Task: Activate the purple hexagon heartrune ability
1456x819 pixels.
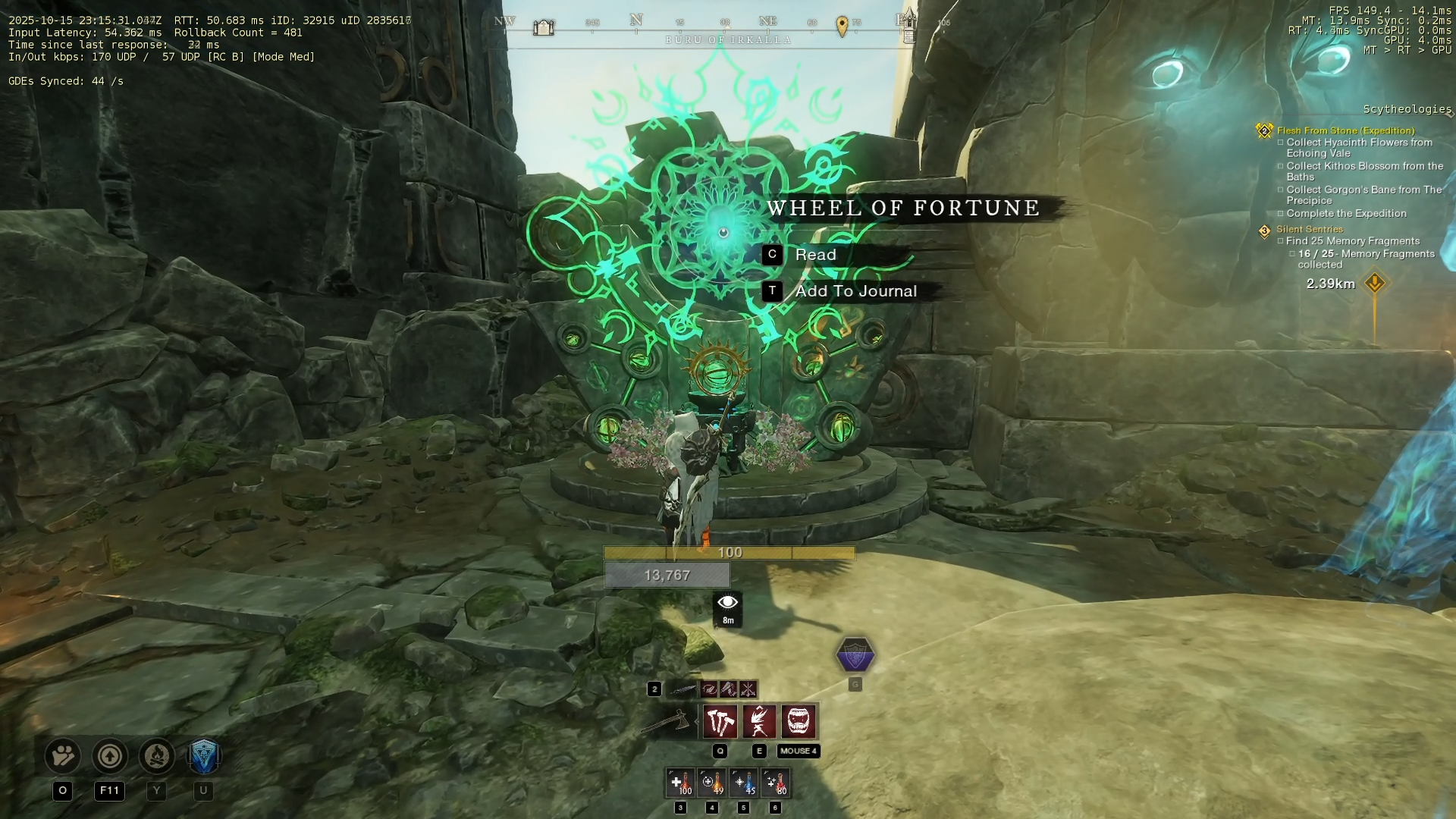Action: click(x=855, y=655)
